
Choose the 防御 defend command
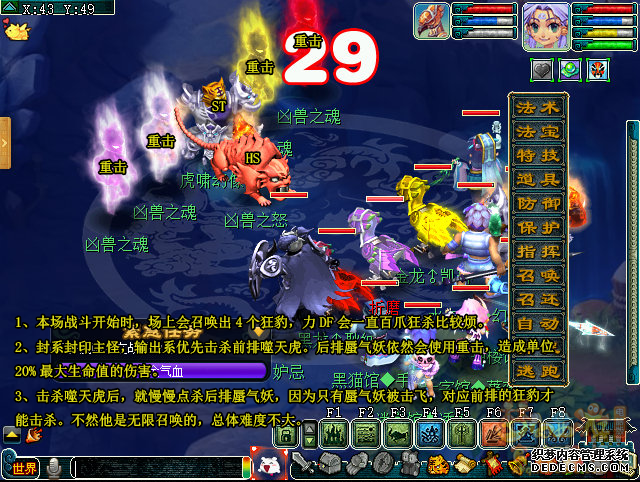pos(539,204)
